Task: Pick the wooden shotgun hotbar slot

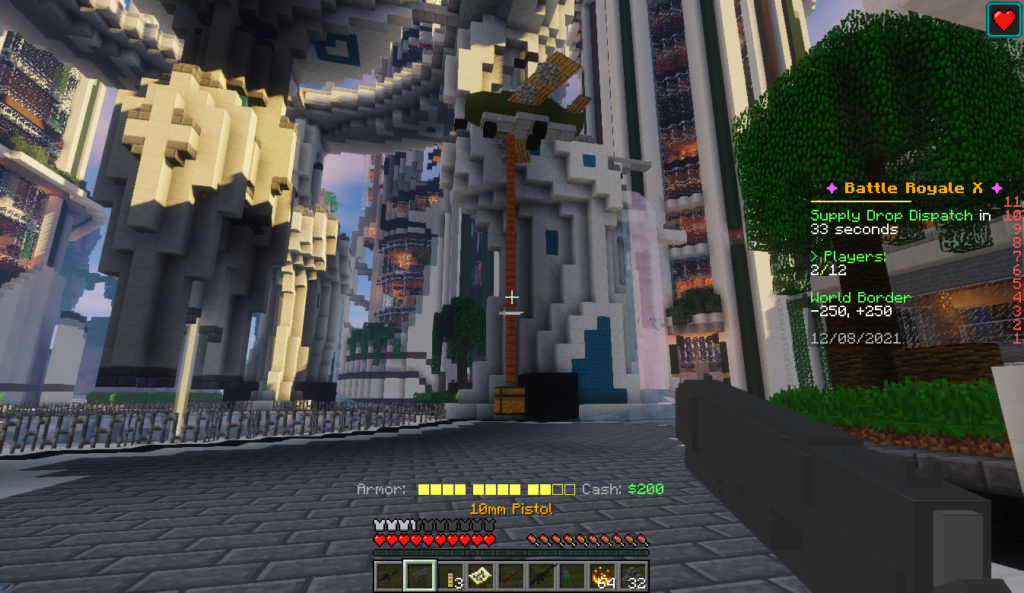Action: coord(511,575)
